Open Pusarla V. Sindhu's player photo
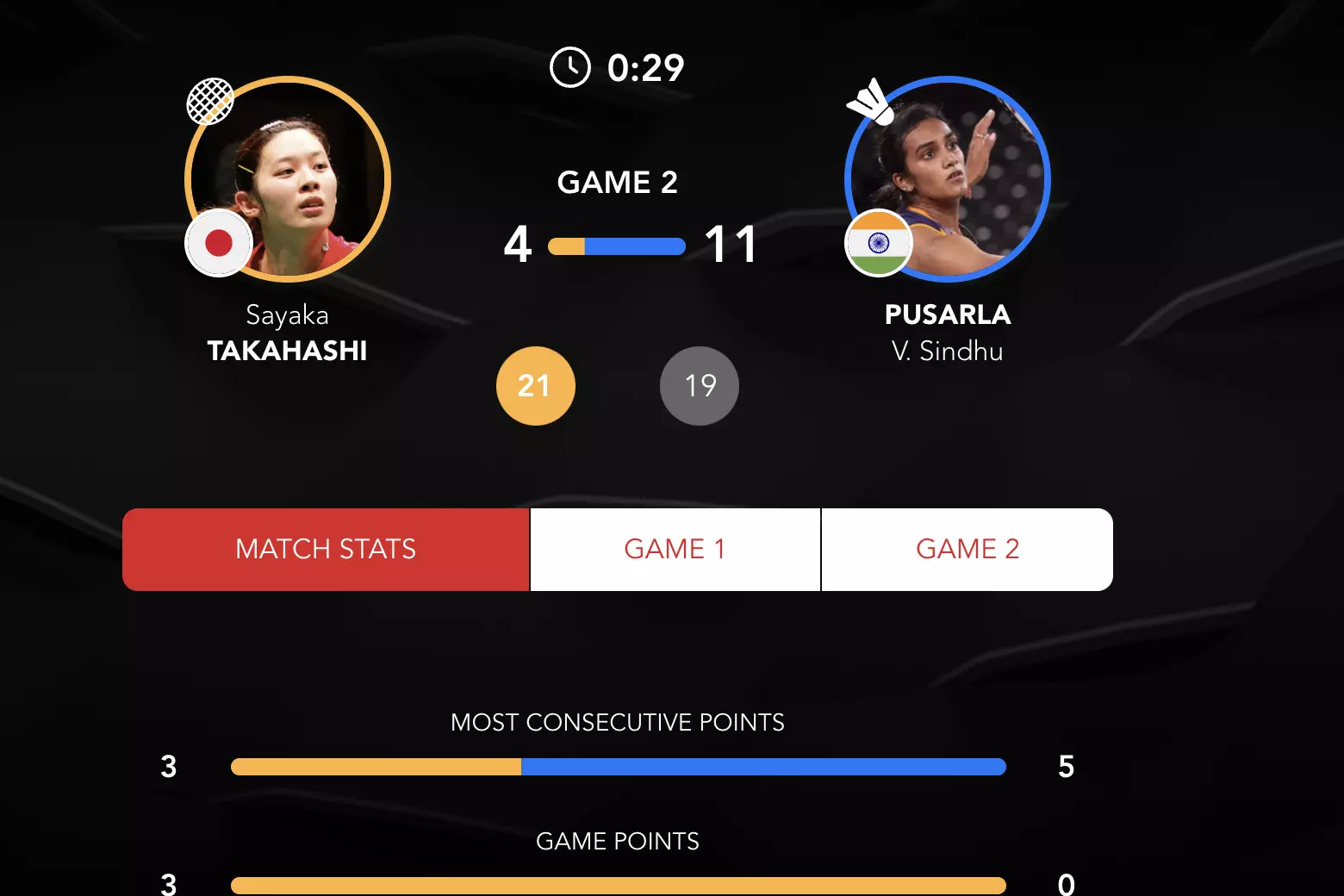This screenshot has height=896, width=1344. coord(948,179)
